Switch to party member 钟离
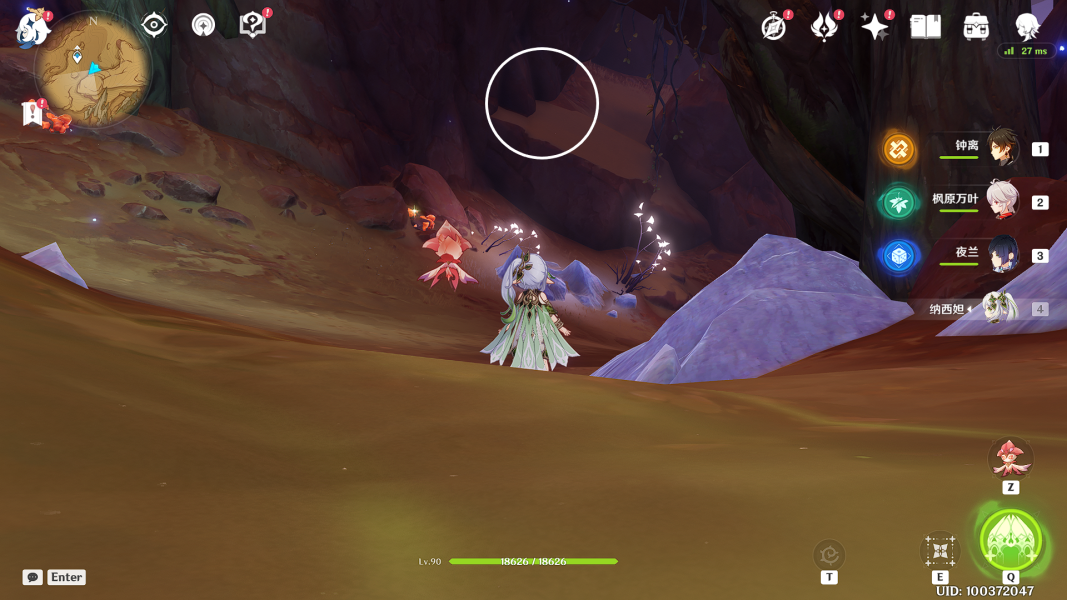 pos(1002,148)
